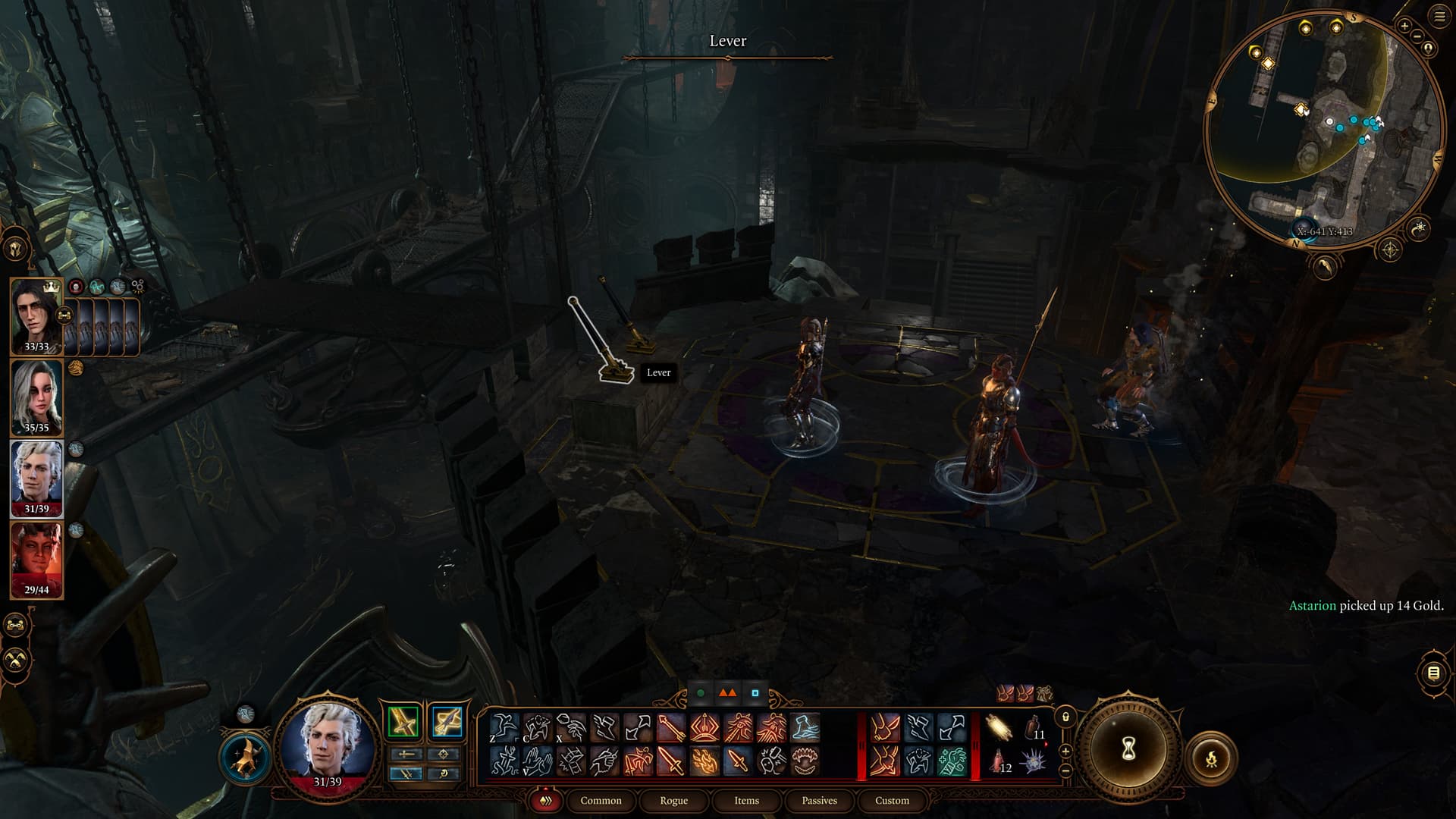Screen dimensions: 1456x819
Task: Open the campfire camp button
Action: [1211, 758]
